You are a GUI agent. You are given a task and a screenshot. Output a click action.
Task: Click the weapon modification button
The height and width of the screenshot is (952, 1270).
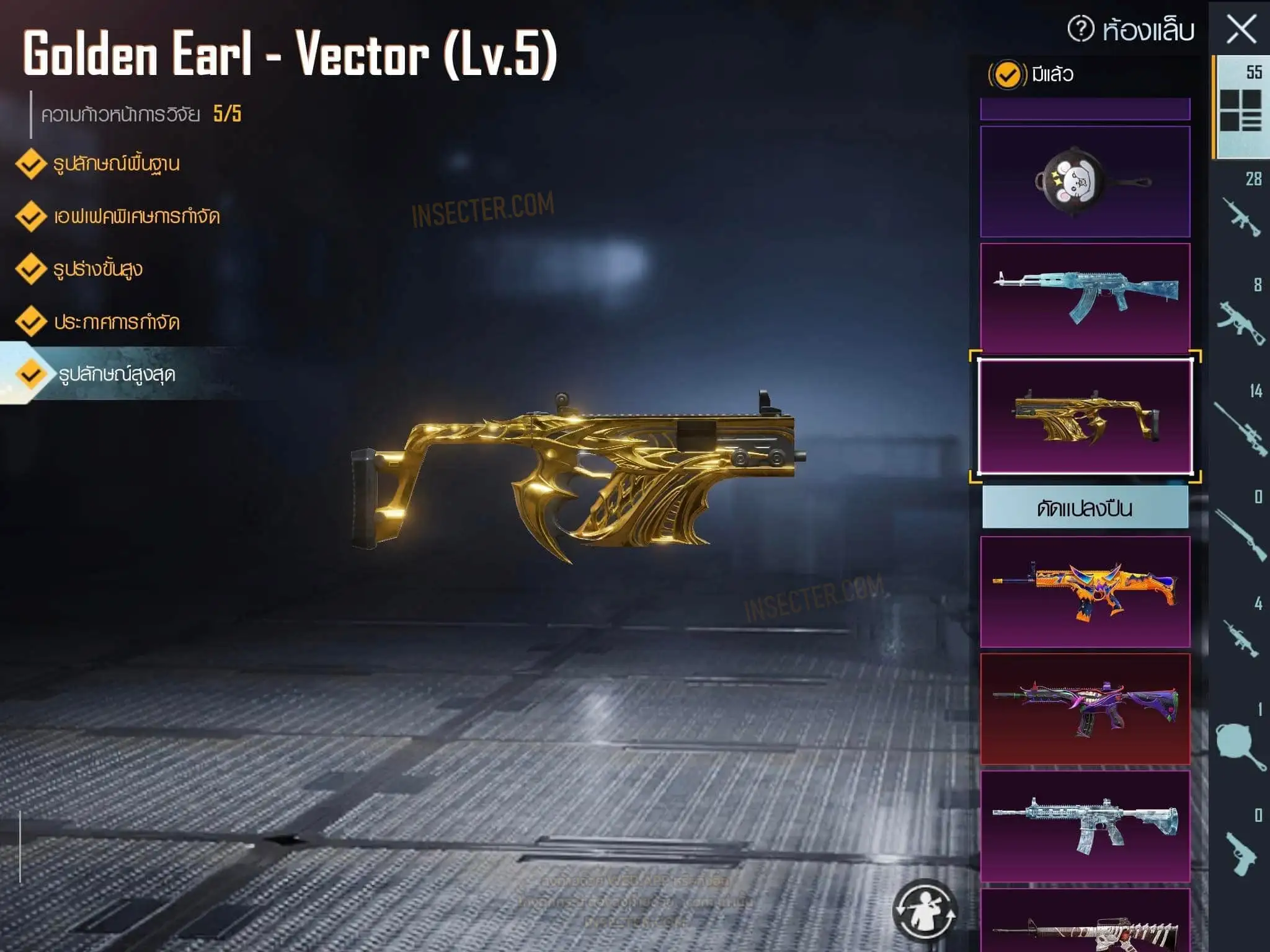(1085, 508)
